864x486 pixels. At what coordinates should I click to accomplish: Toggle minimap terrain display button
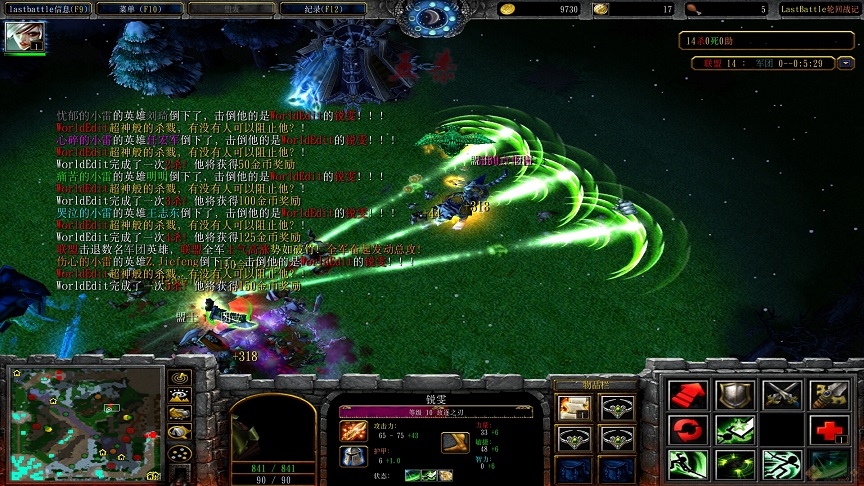coord(181,396)
